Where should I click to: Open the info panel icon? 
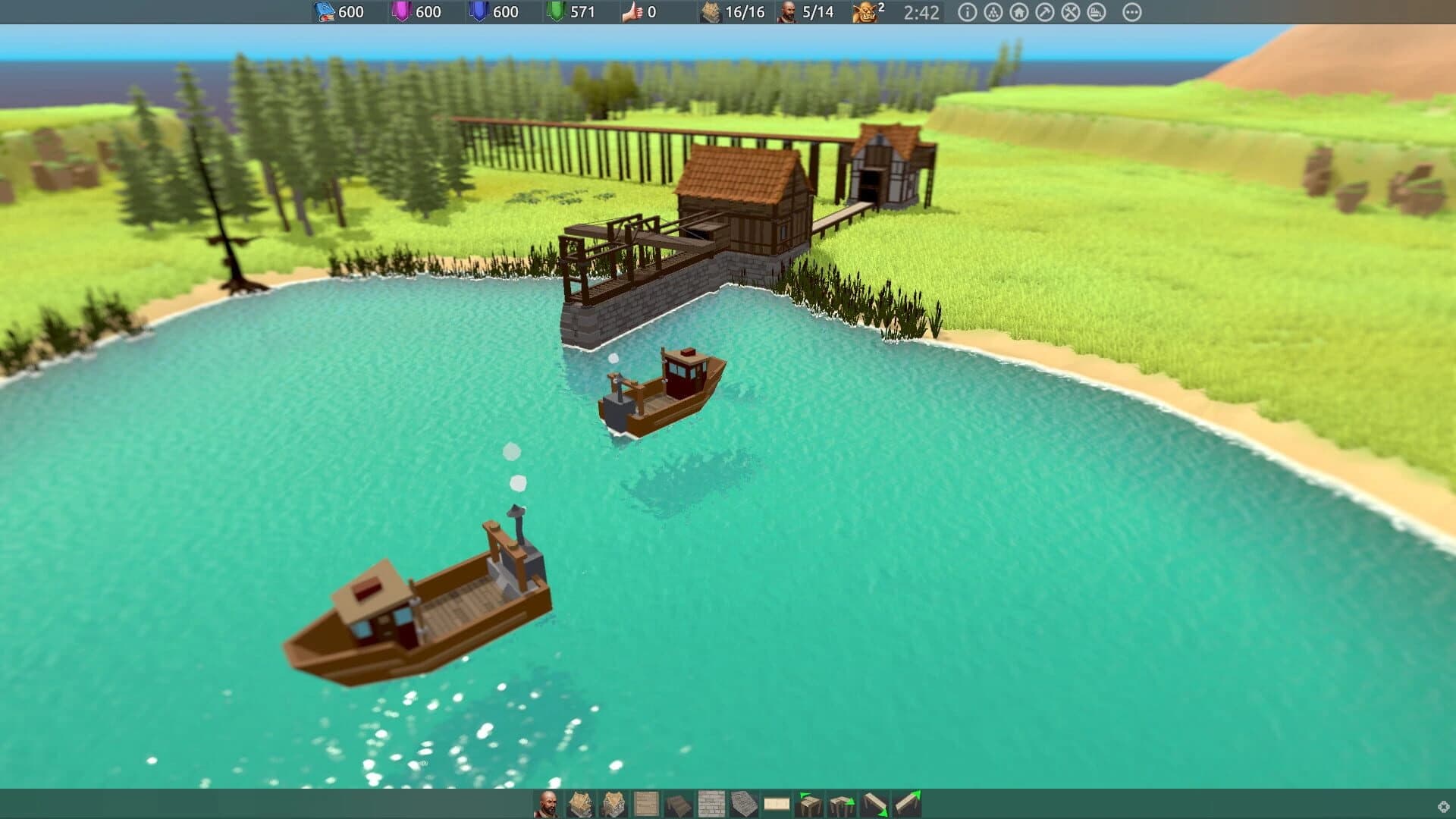tap(967, 12)
